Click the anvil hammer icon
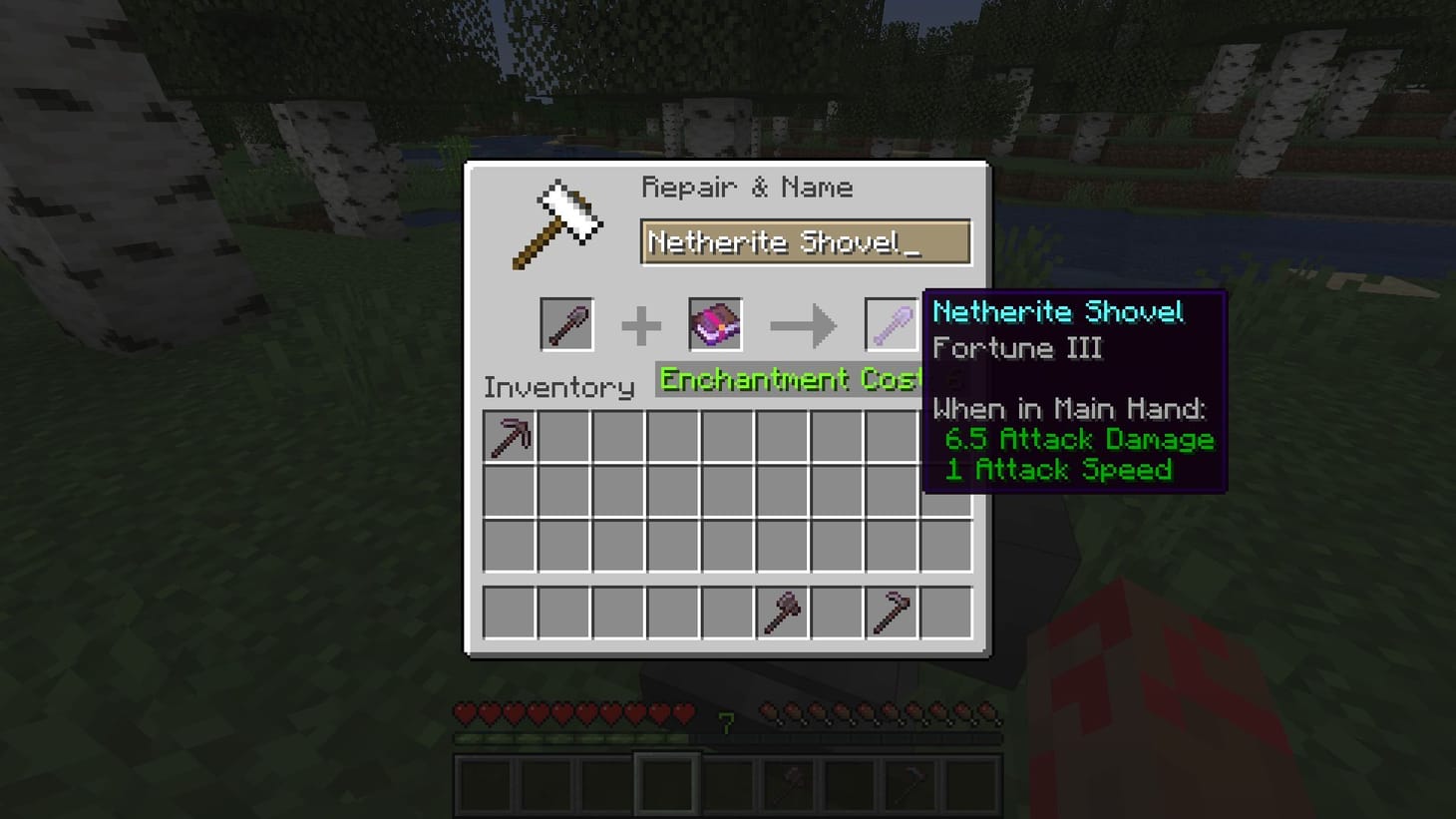 click(x=558, y=221)
